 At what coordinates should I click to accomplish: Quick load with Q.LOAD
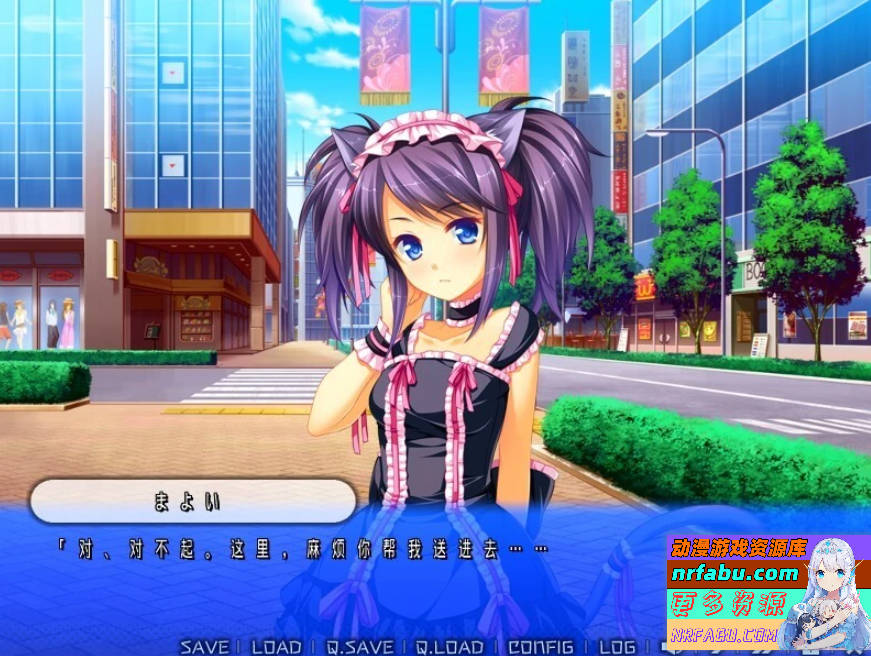tap(450, 647)
